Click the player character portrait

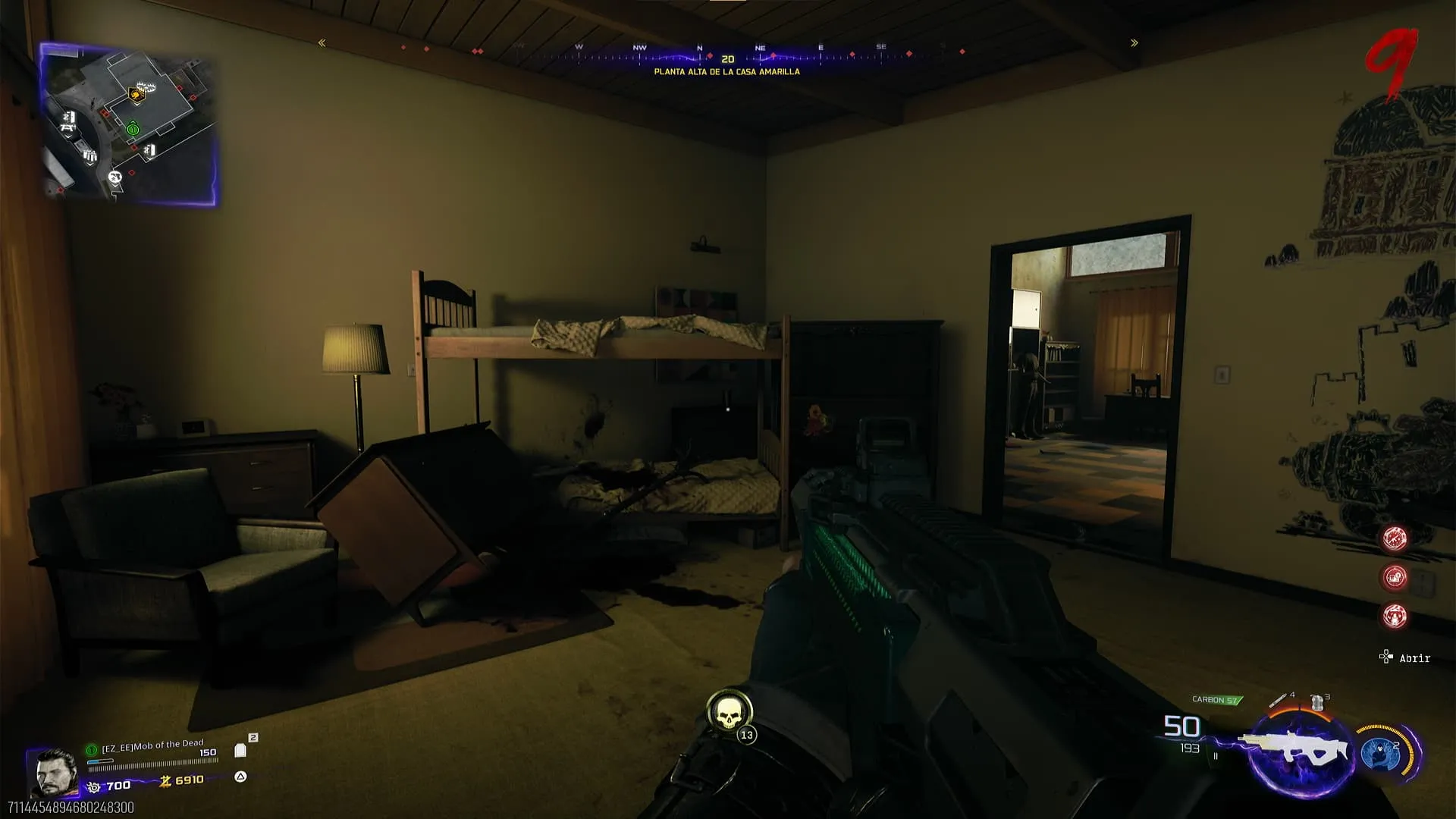tap(54, 773)
